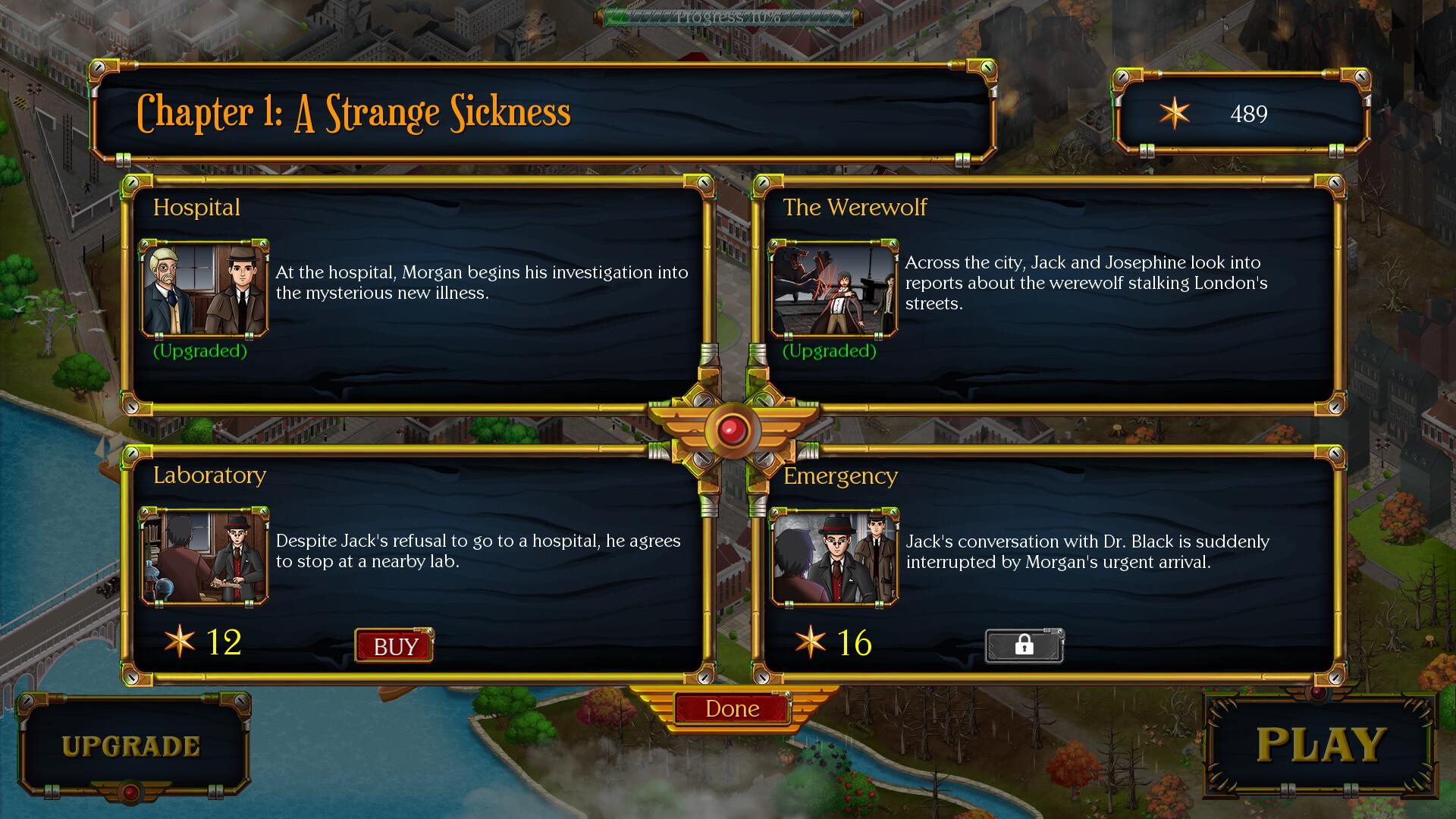Click the Done button
This screenshot has width=1456, height=819.
[x=730, y=708]
